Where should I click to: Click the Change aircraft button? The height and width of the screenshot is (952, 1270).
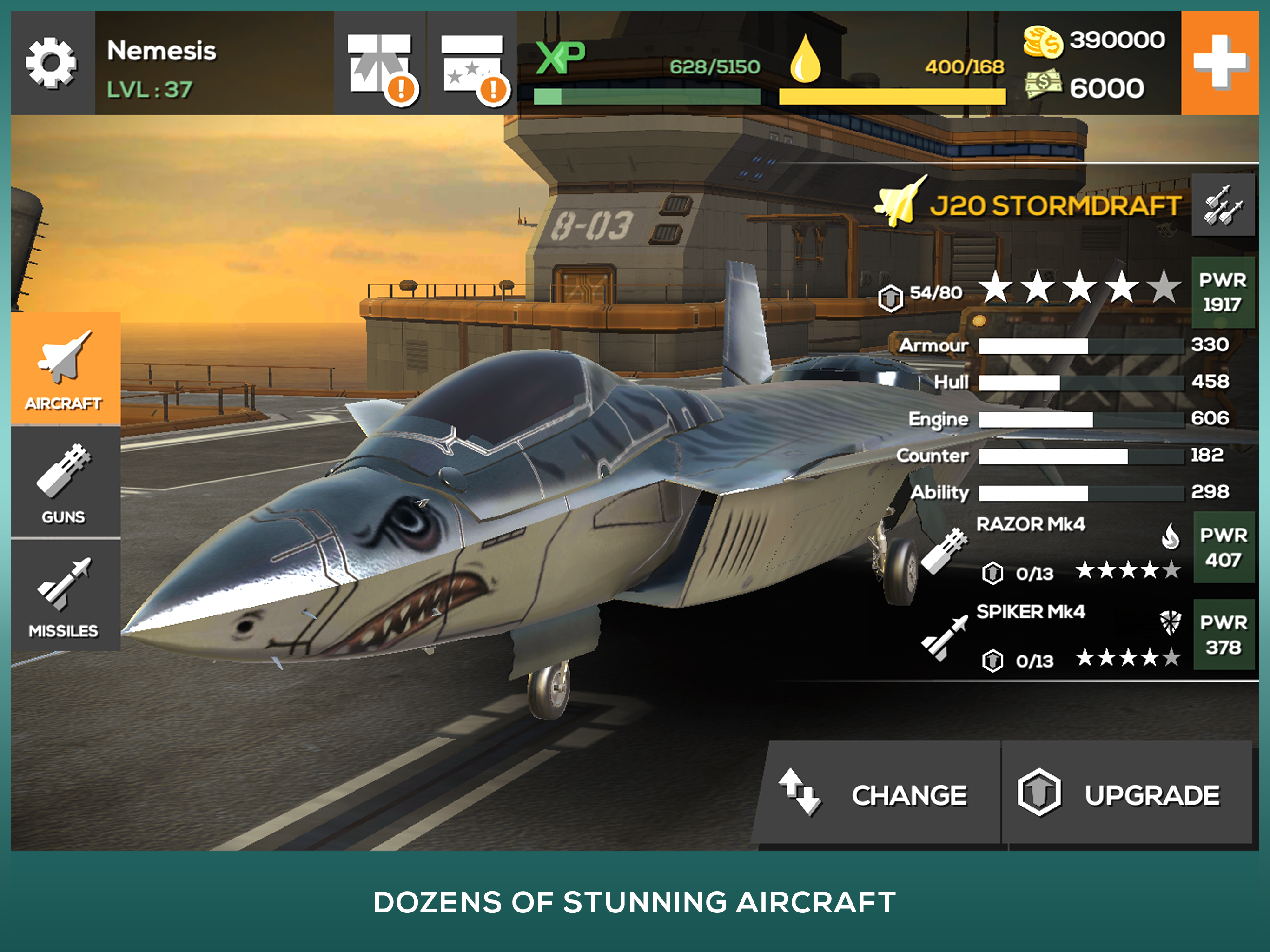click(x=879, y=794)
